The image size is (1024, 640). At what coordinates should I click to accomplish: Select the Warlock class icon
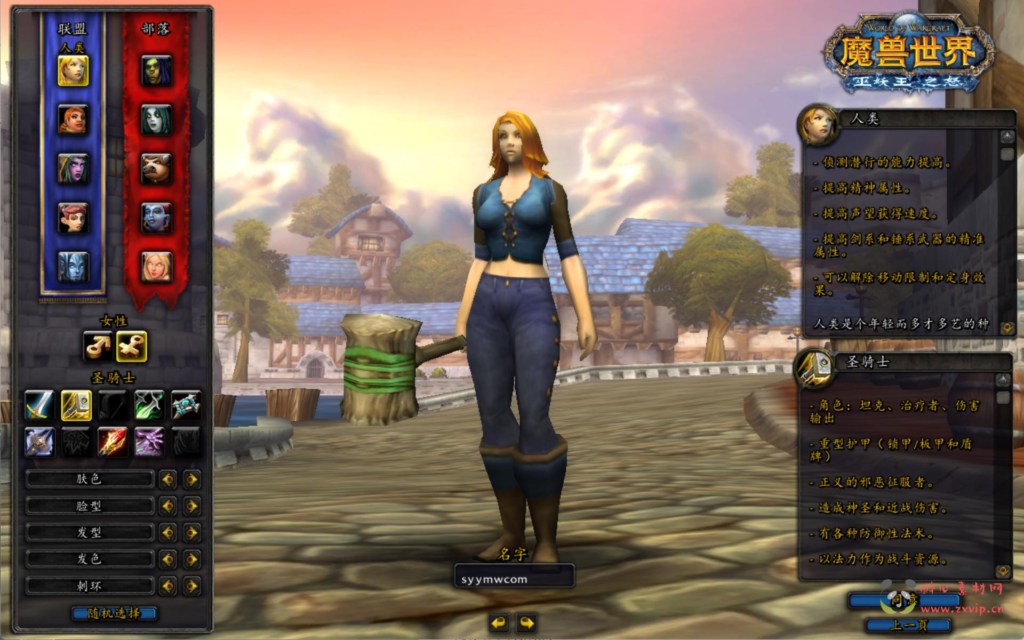pyautogui.click(x=149, y=442)
